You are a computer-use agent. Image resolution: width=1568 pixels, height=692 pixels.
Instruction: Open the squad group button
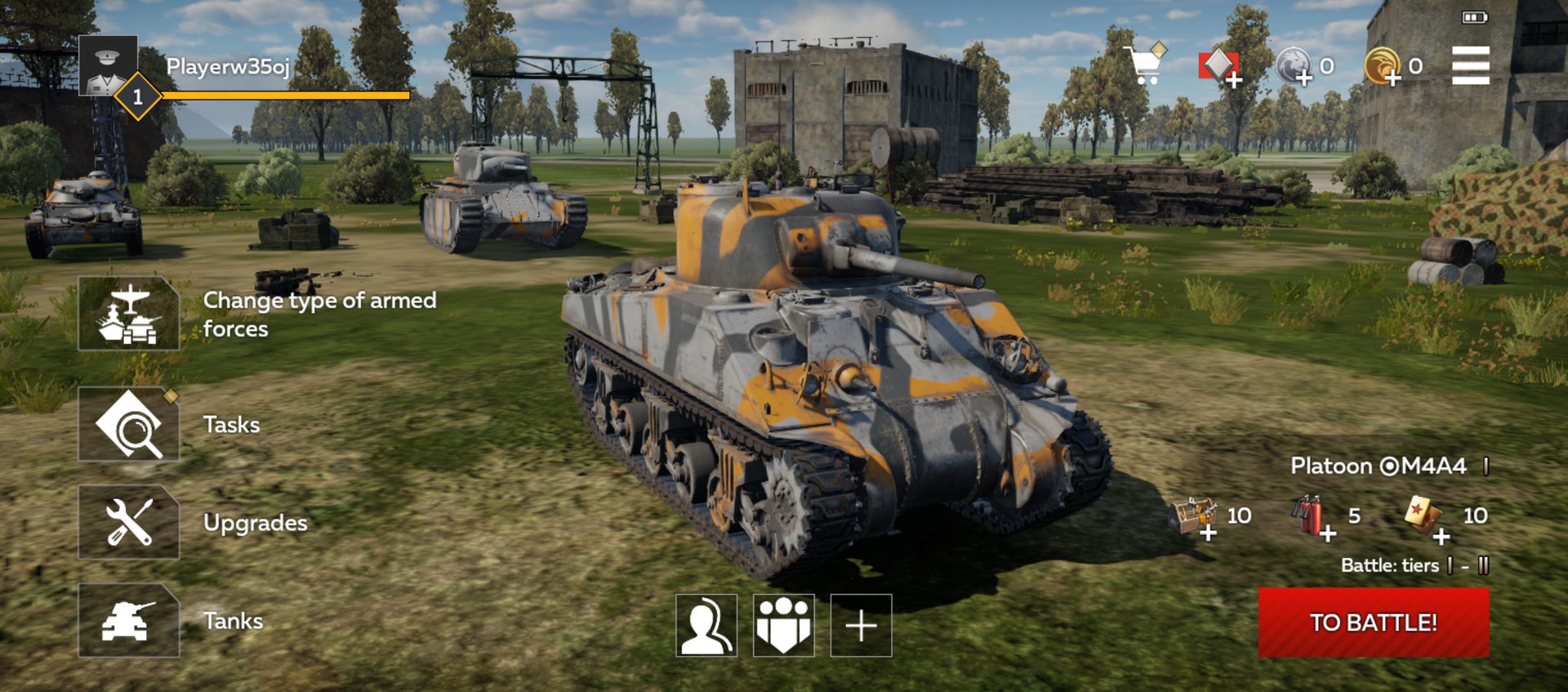coord(783,626)
